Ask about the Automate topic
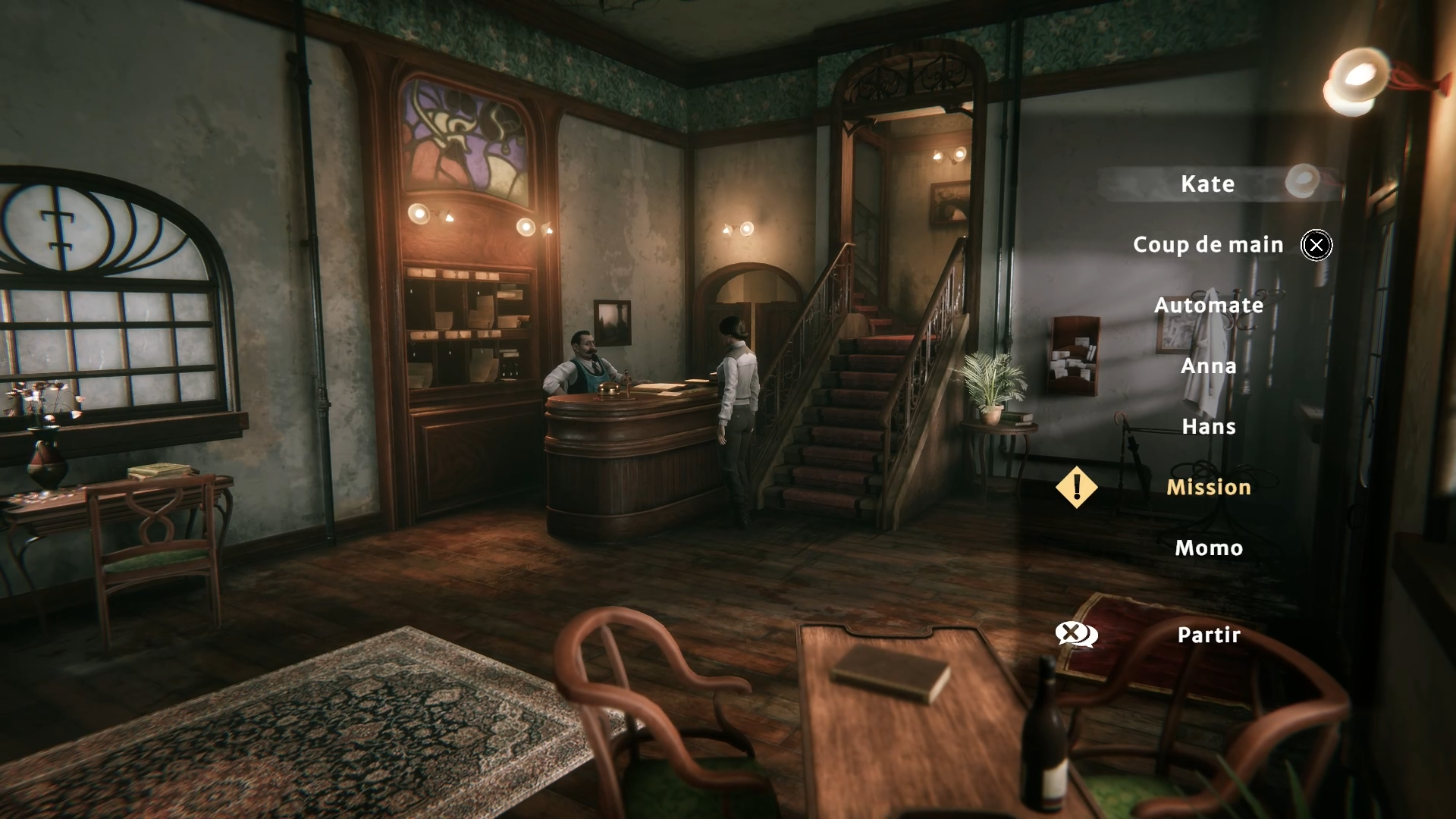The width and height of the screenshot is (1456, 819). 1209,306
